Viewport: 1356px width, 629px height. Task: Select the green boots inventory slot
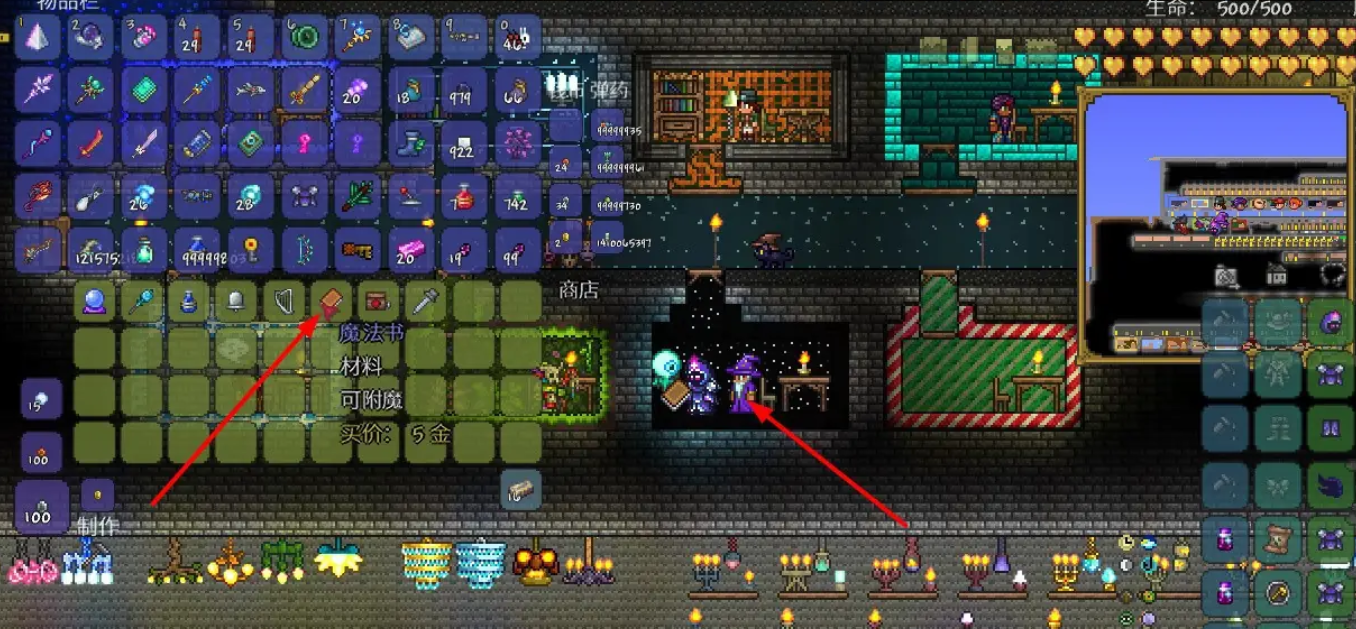tap(408, 144)
